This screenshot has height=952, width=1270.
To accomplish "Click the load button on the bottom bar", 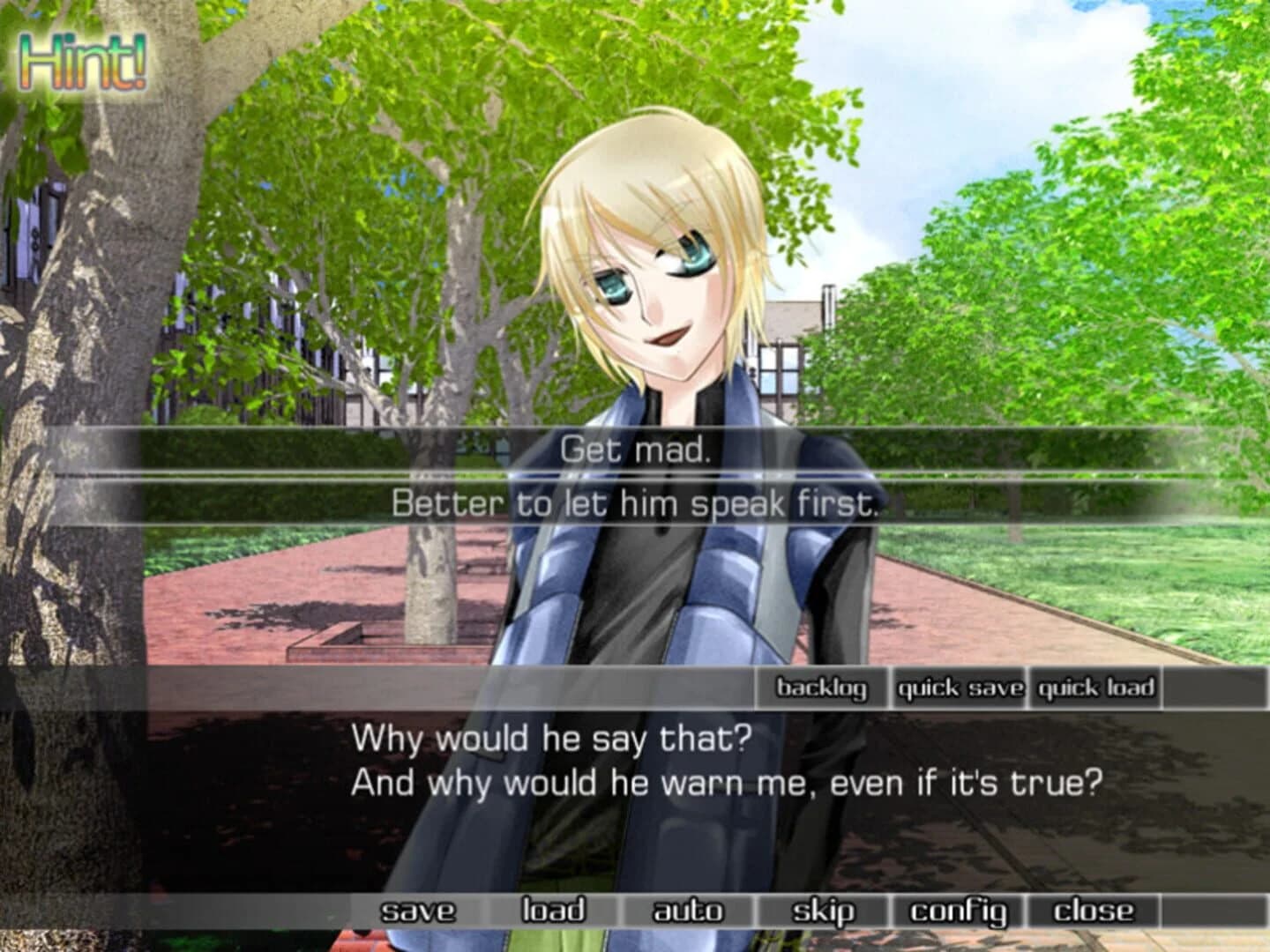I will (x=553, y=910).
